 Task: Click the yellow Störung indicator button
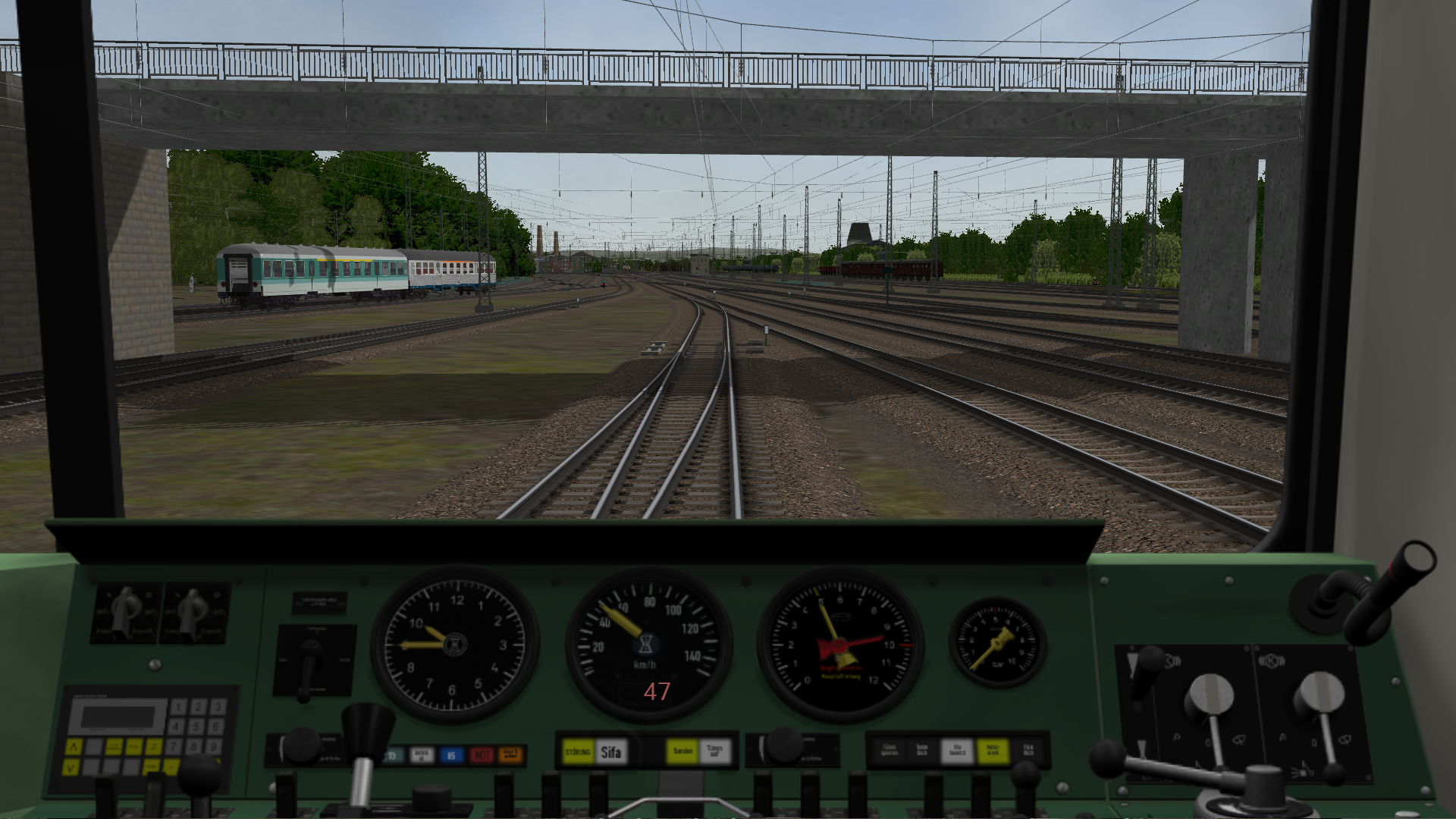[x=578, y=752]
